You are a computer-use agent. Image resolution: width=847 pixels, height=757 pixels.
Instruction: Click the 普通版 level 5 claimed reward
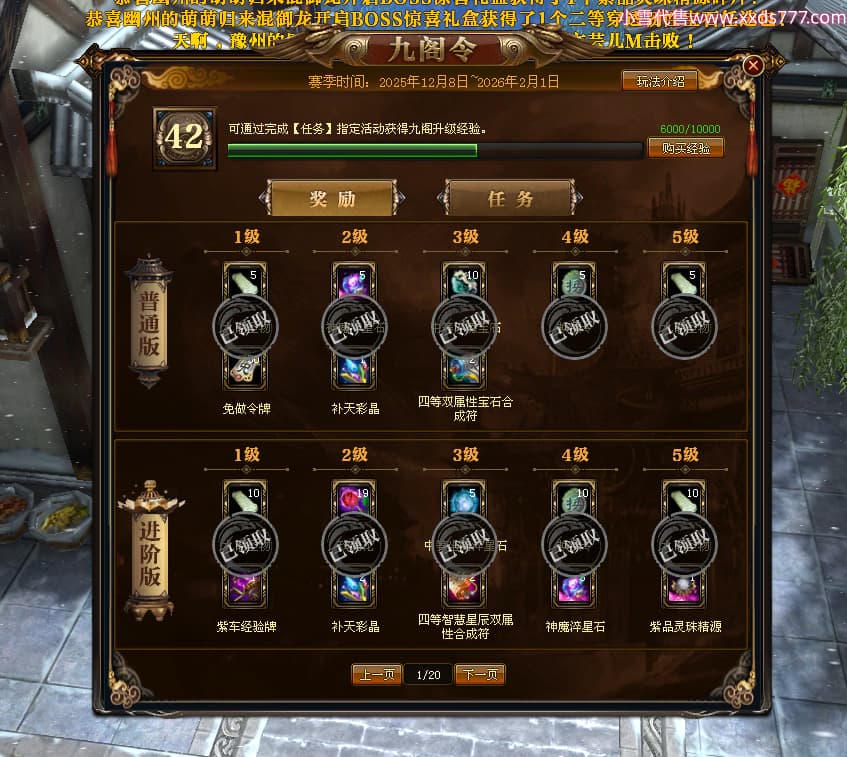685,325
